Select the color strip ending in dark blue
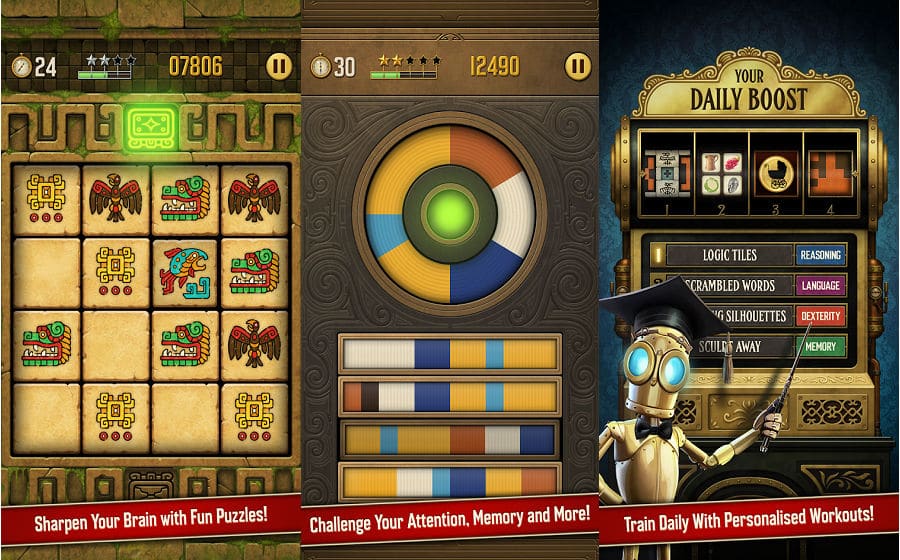 click(x=449, y=439)
